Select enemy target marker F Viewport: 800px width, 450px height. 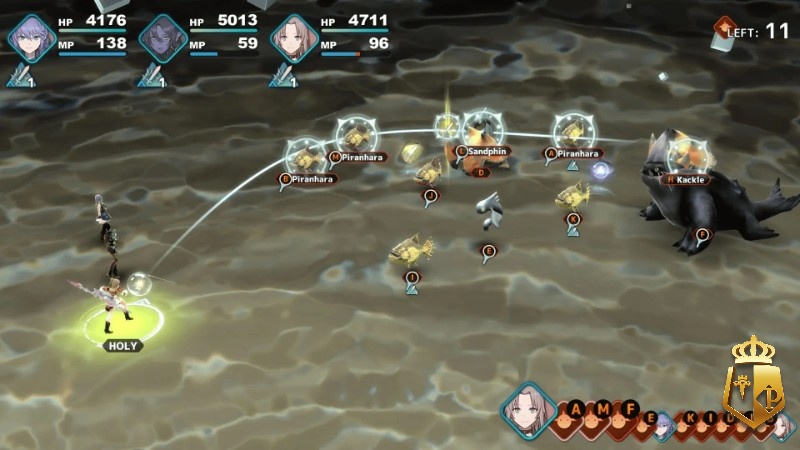click(702, 234)
